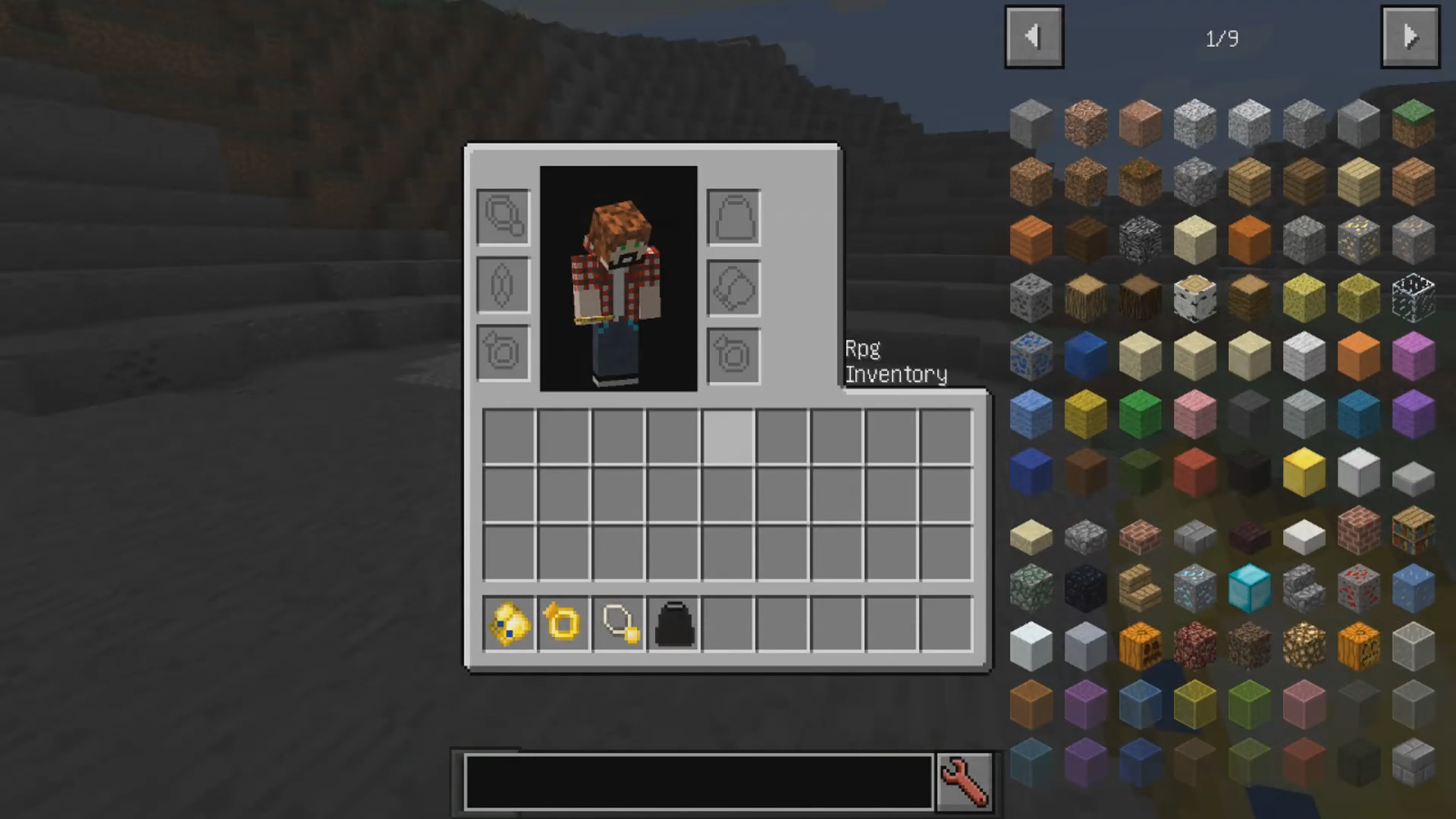Choose the gold block from the item list
1456x819 pixels.
click(x=1304, y=472)
